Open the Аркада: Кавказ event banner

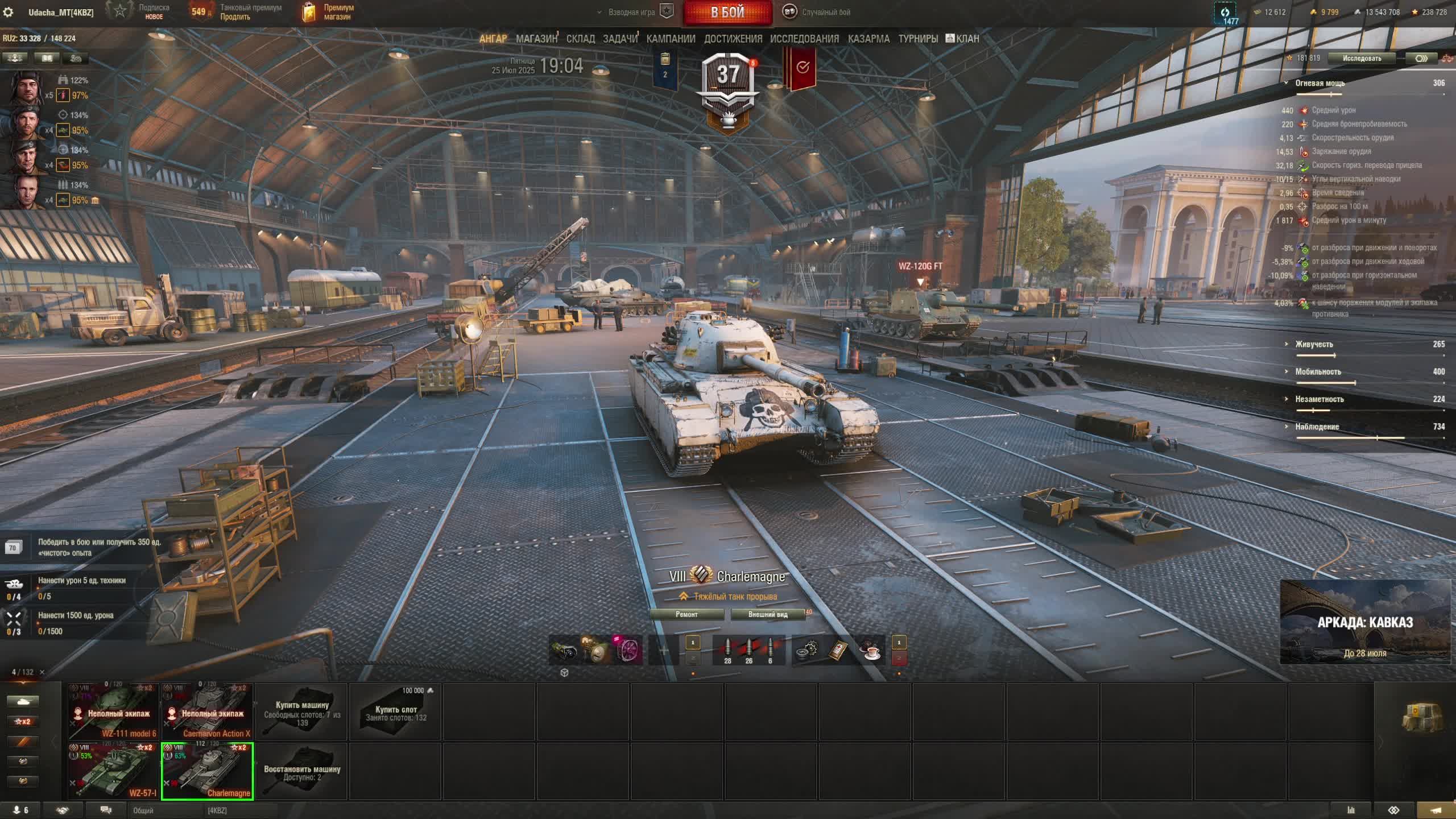[x=1364, y=622]
